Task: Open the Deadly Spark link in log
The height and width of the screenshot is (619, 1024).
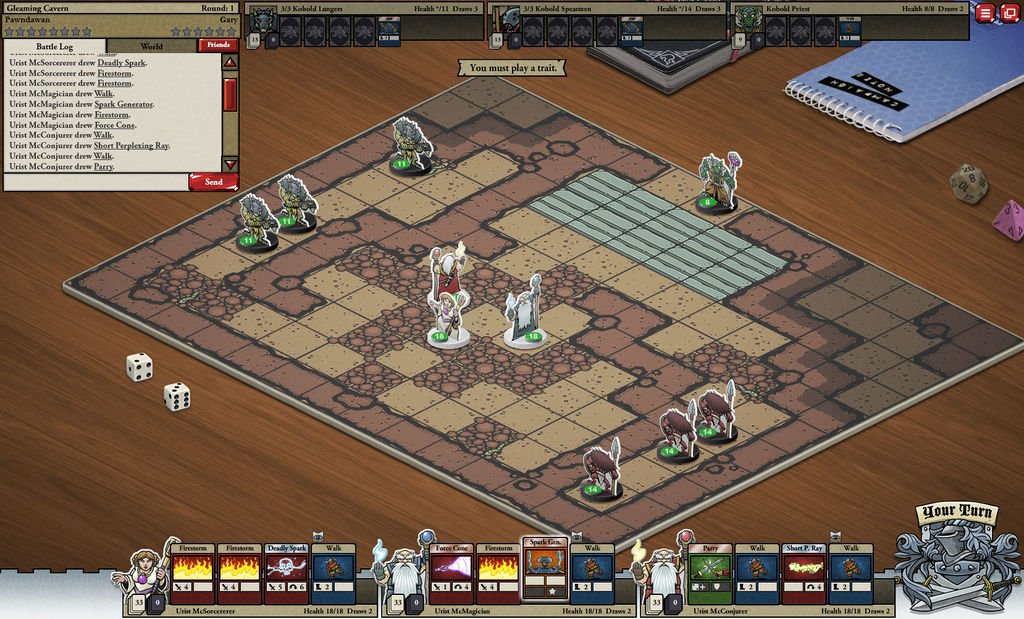Action: point(121,62)
